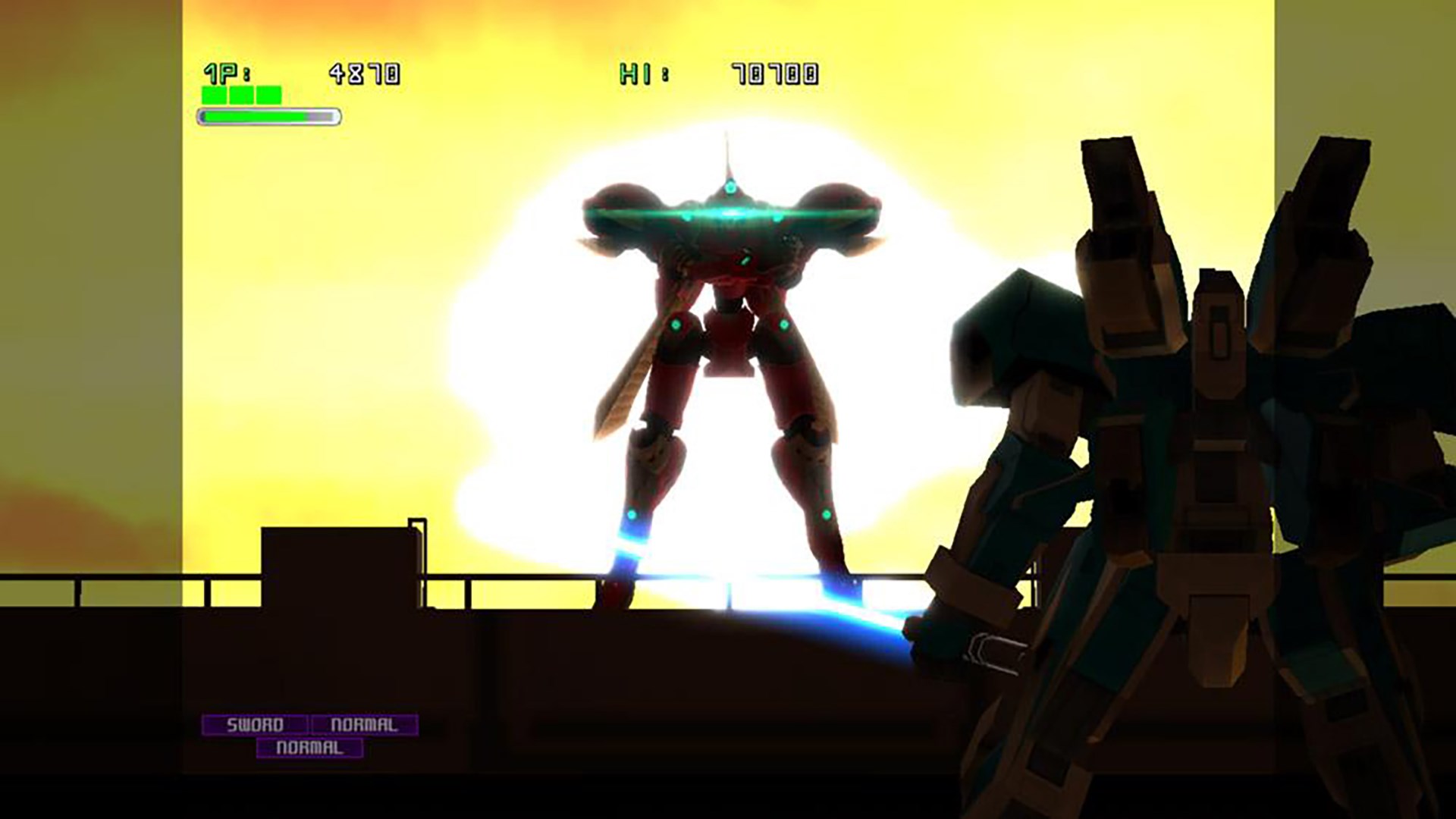Click the score value 4870
Viewport: 1456px width, 819px height.
(364, 71)
